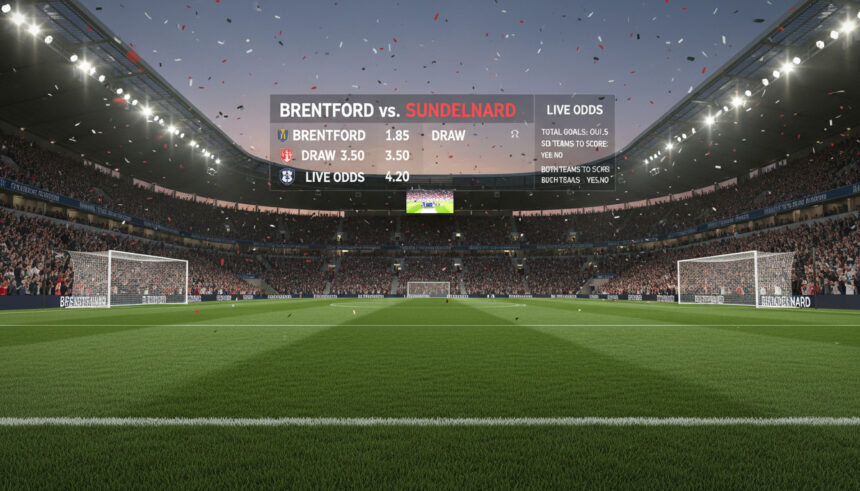
Task: Click the yellow Brentford crest icon
Action: 283,135
